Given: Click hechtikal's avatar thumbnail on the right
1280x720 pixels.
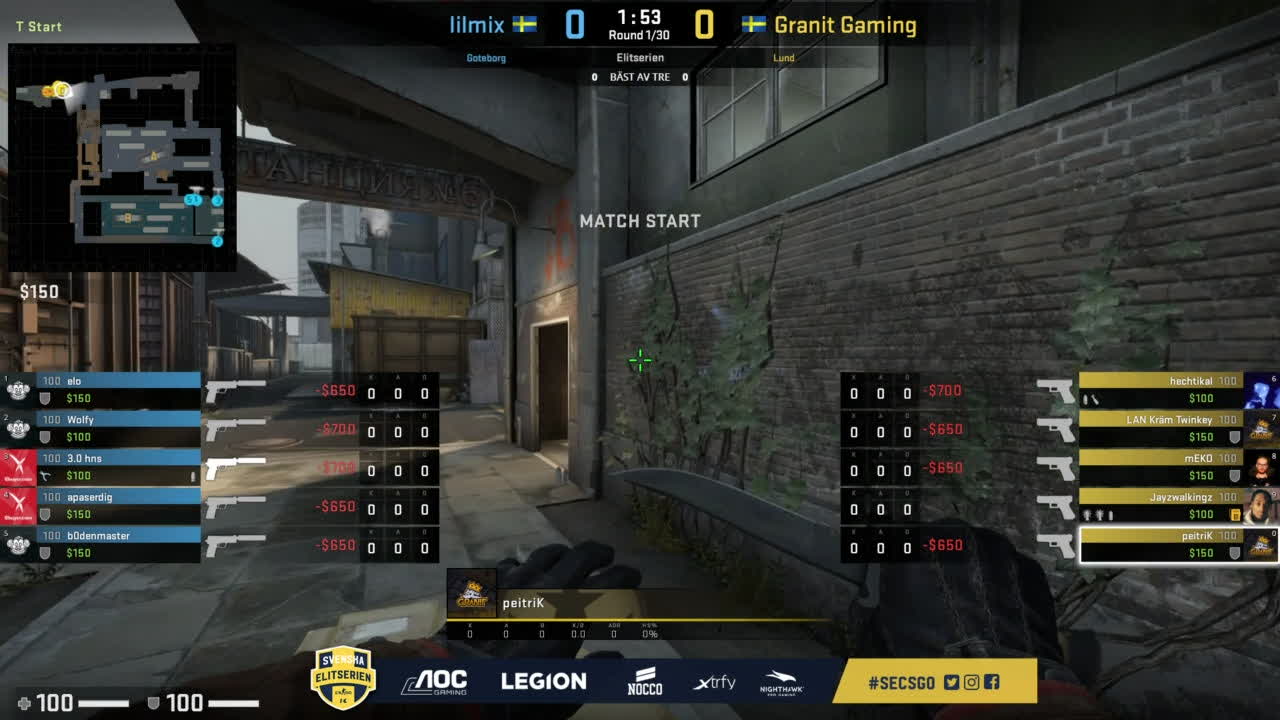Looking at the screenshot, I should [x=1261, y=390].
